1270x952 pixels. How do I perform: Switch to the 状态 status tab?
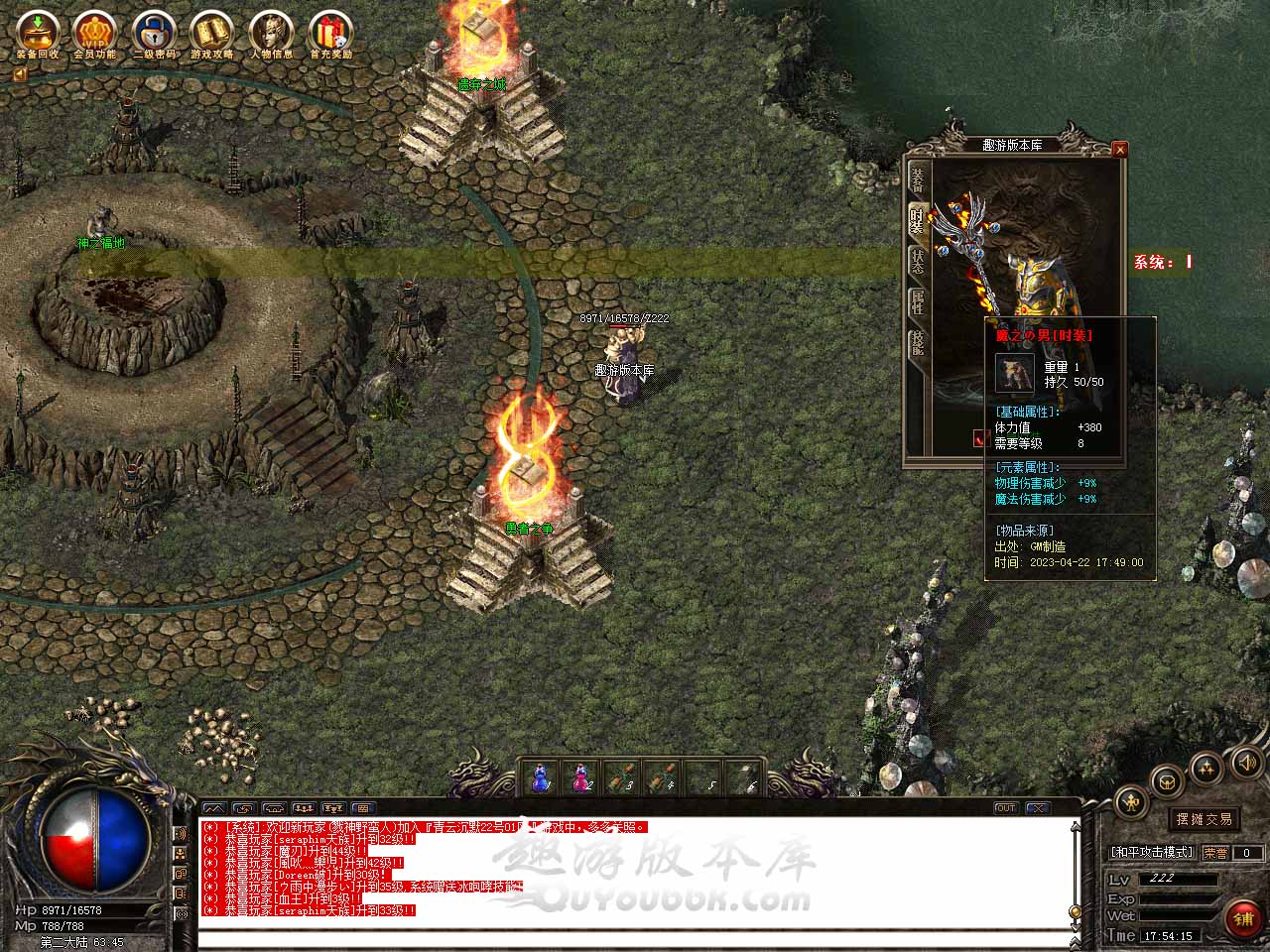917,261
